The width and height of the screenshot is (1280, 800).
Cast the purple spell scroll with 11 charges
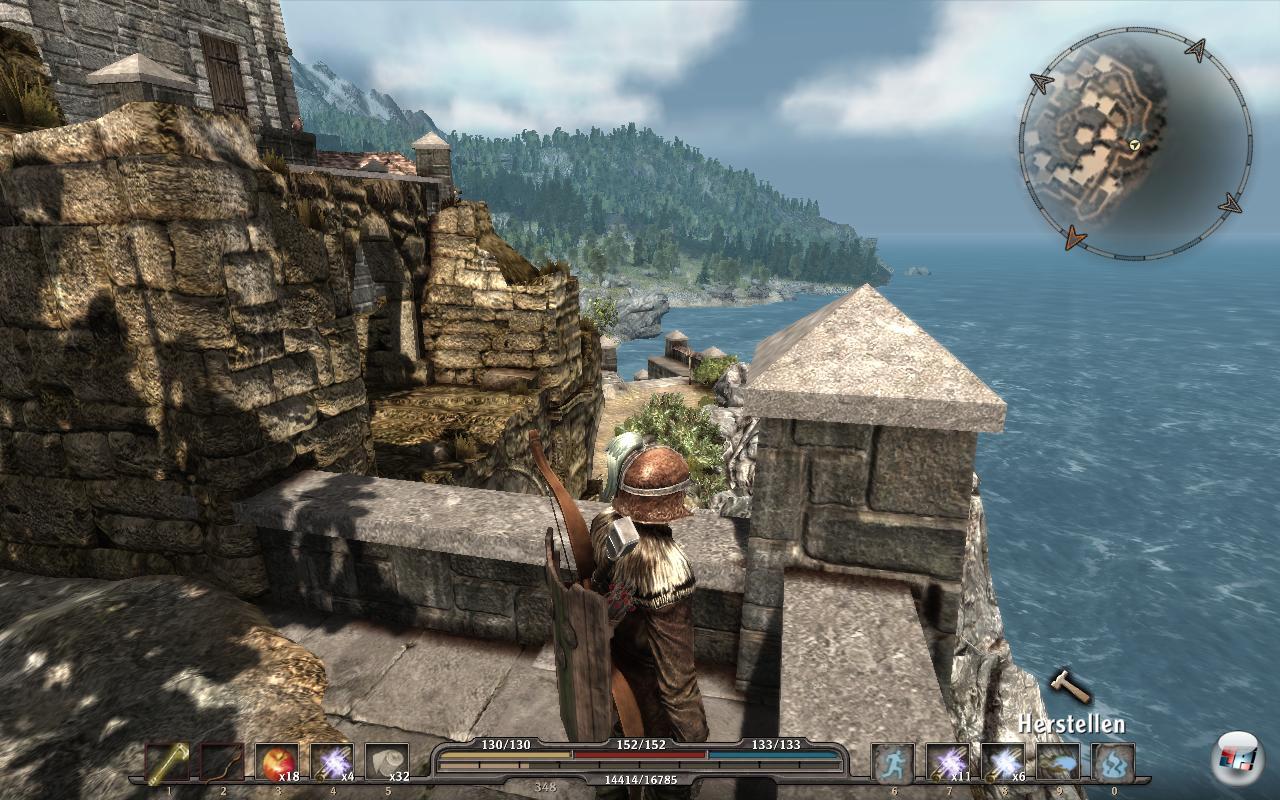(x=947, y=763)
